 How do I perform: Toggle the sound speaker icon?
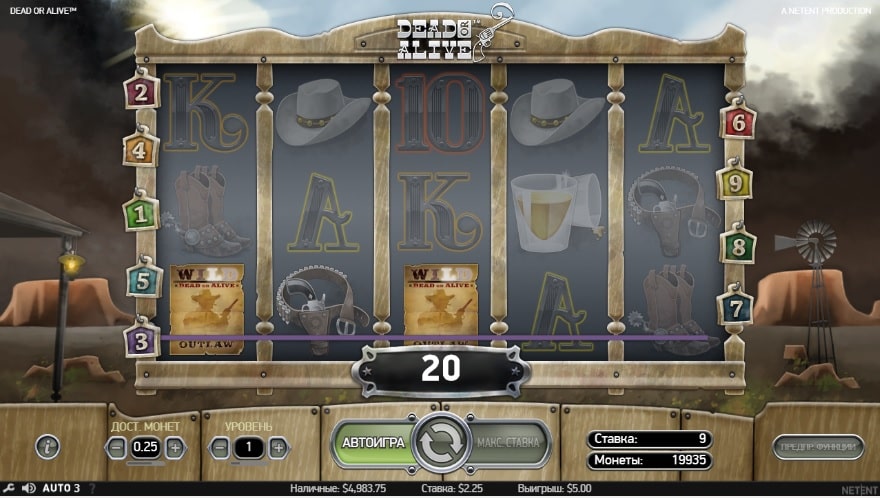29,488
